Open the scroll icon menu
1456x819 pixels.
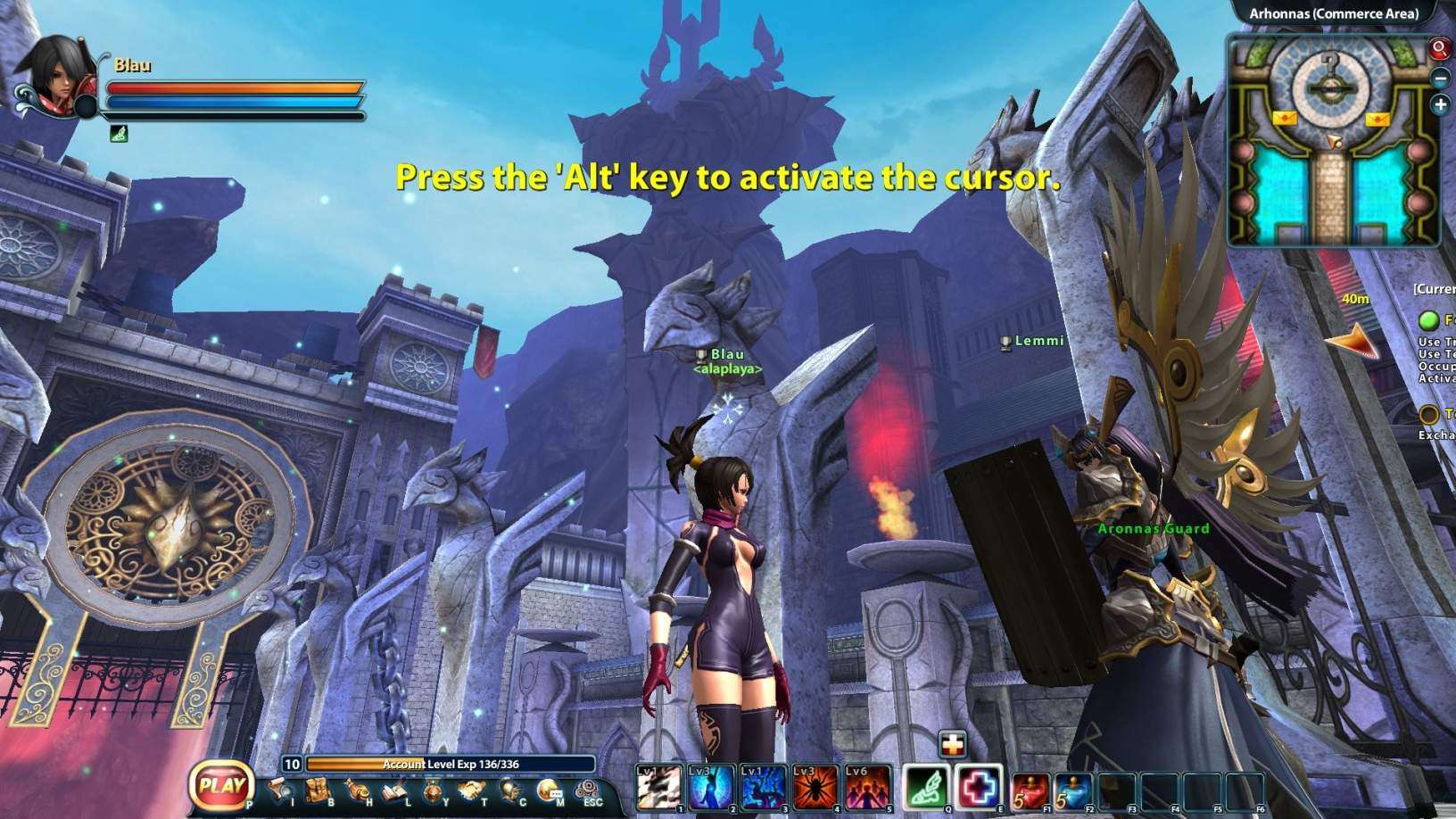278,789
